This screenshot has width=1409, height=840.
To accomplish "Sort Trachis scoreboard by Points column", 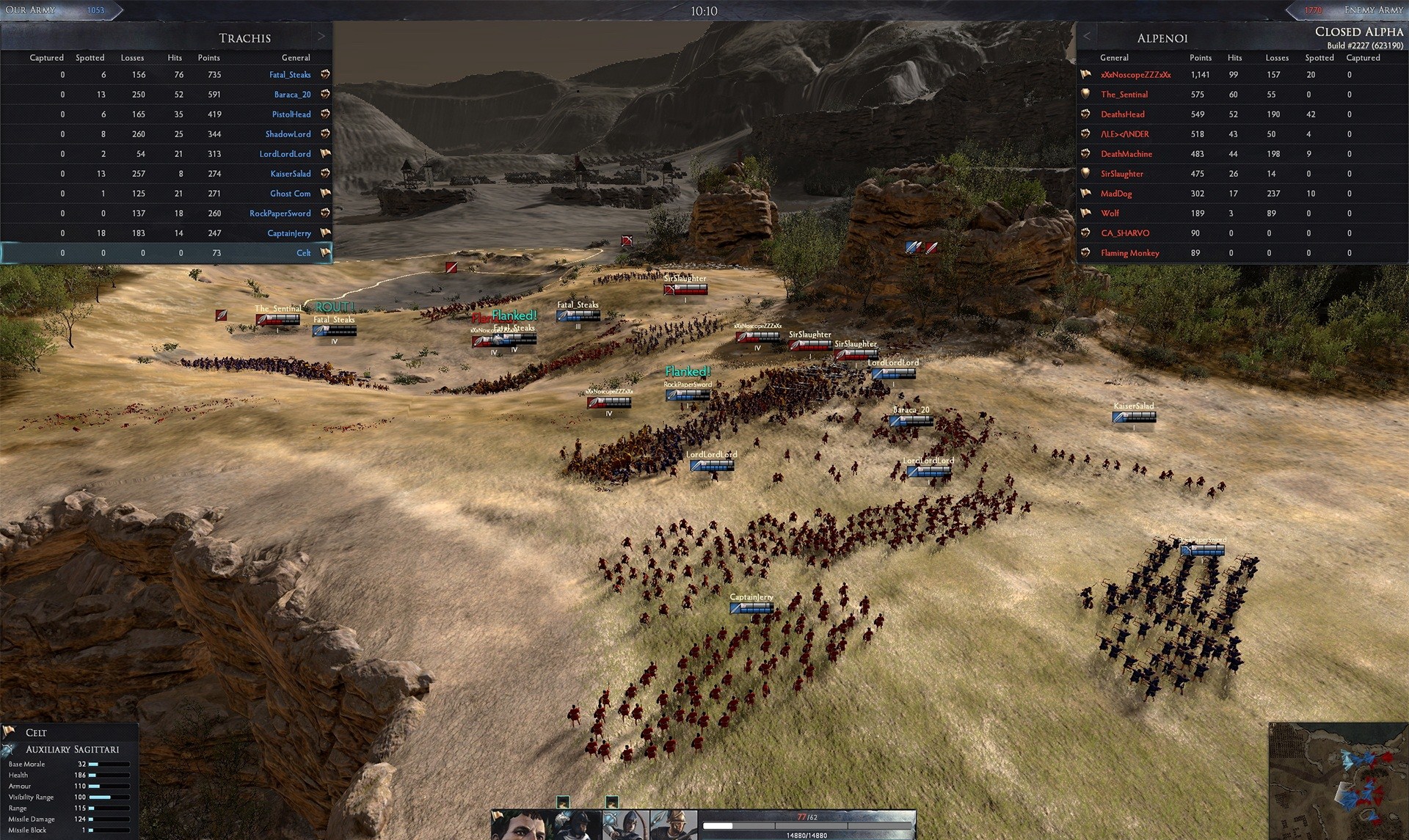I will [208, 57].
